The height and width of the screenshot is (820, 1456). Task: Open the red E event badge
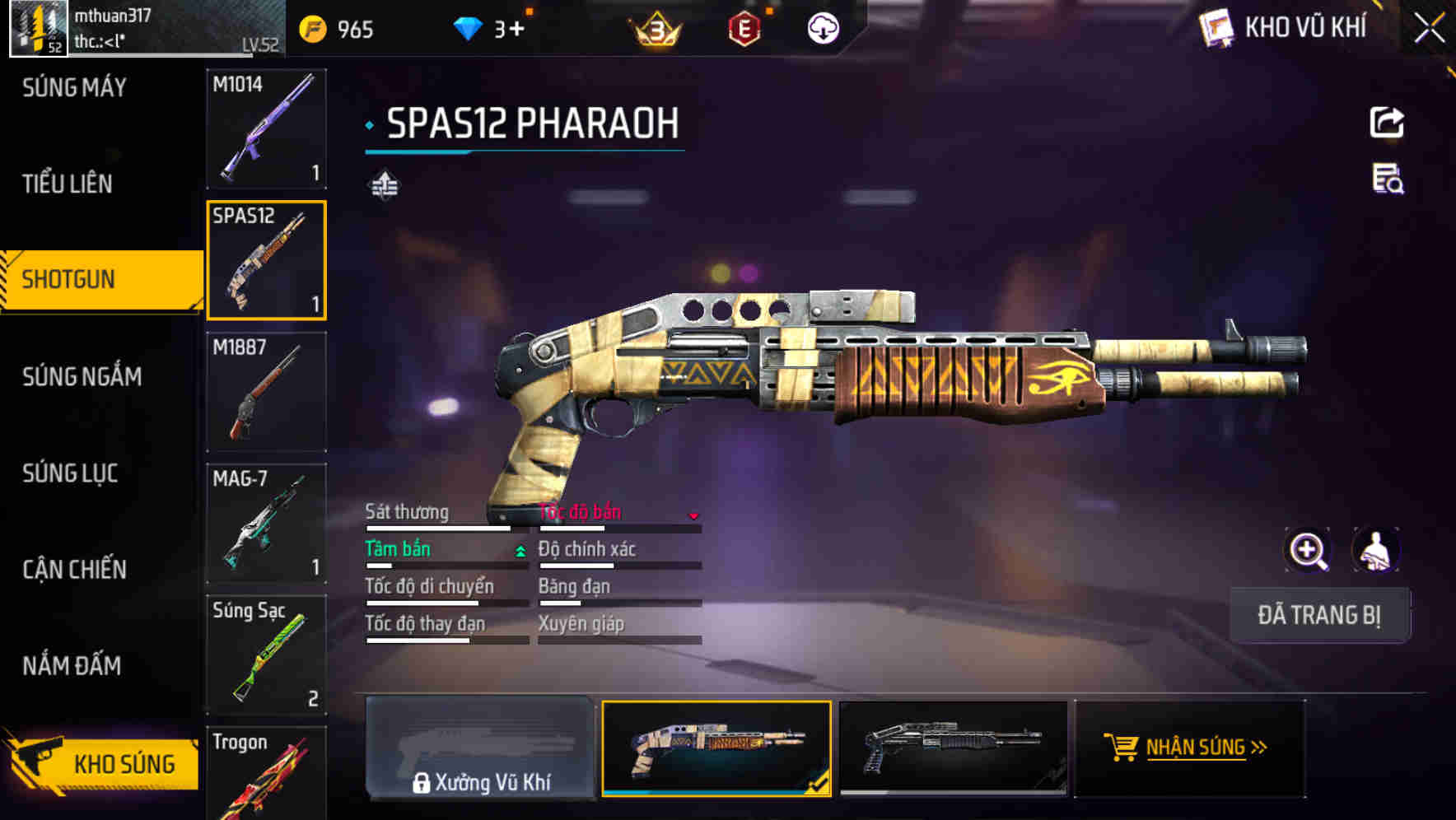point(746,29)
